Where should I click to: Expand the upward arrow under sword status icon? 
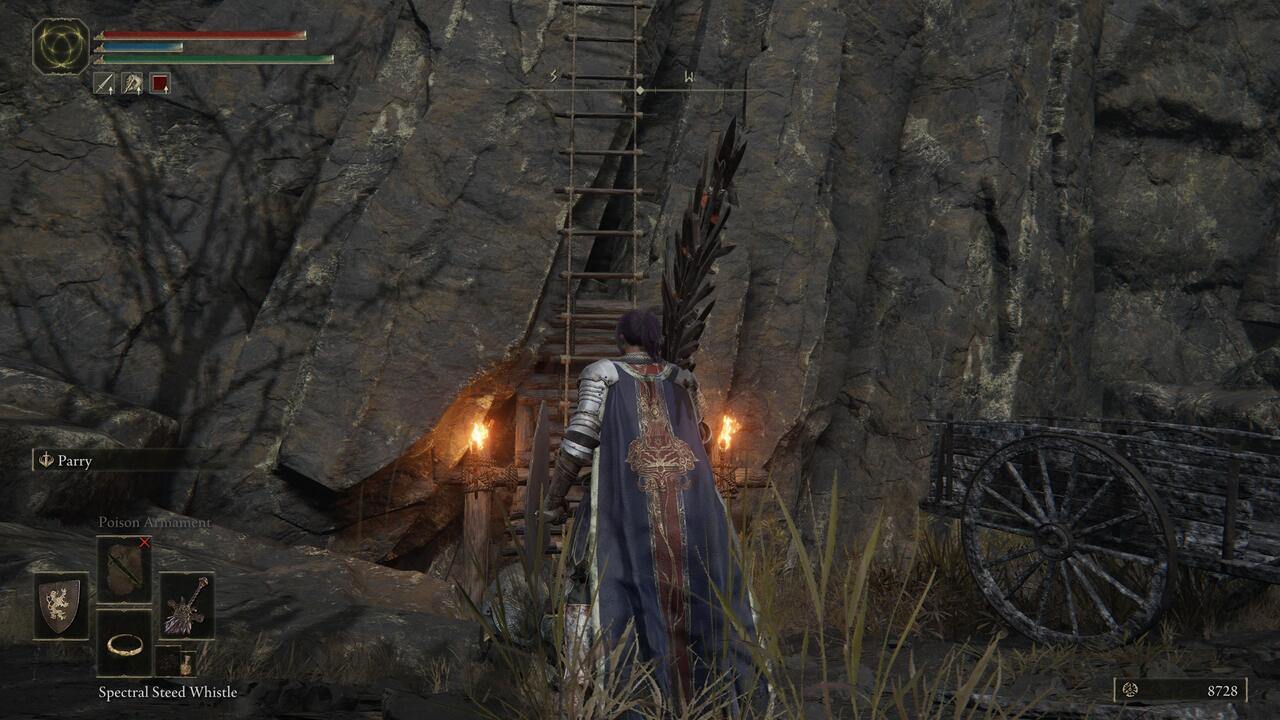110,89
